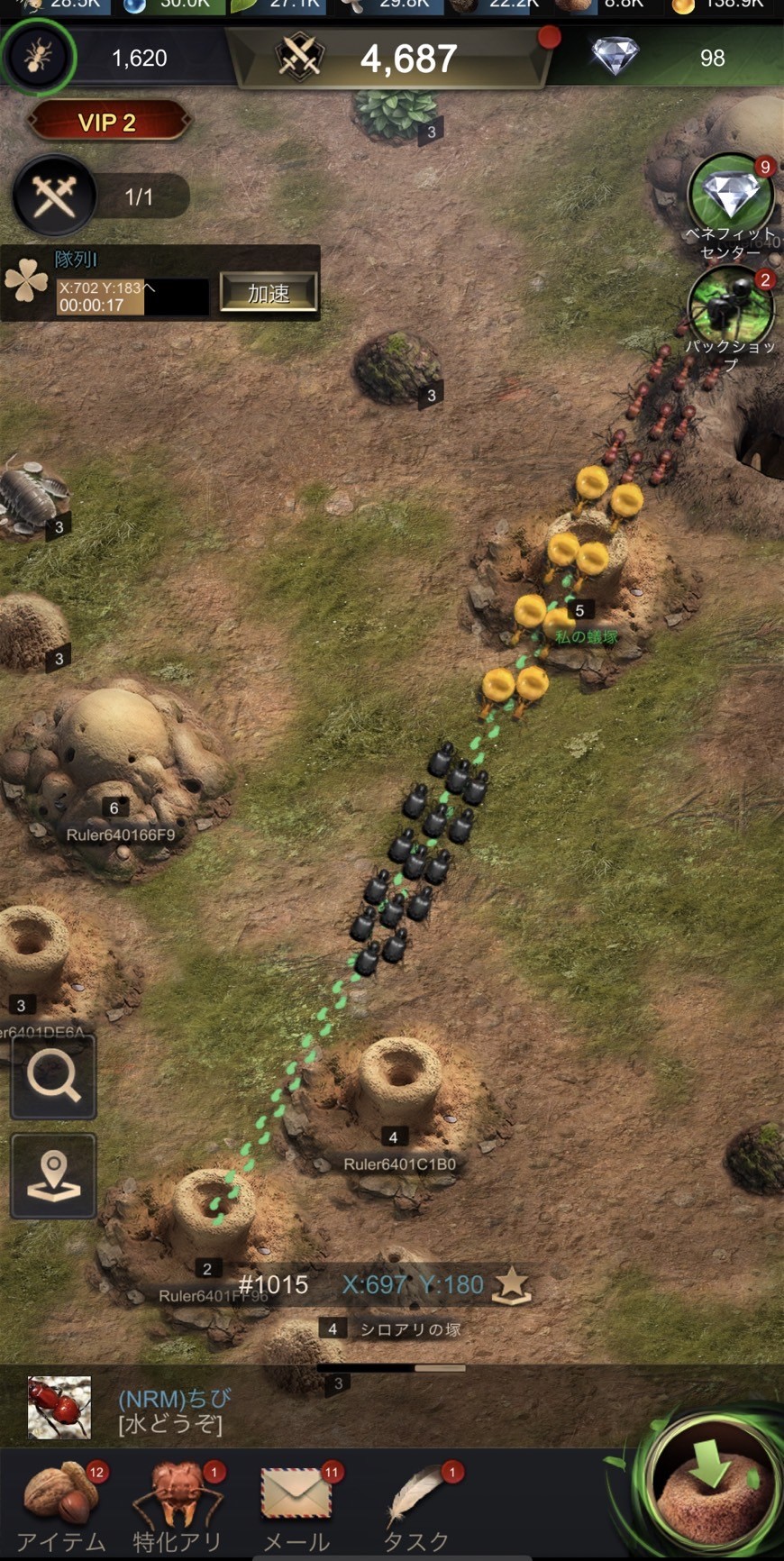The width and height of the screenshot is (784, 1561).
Task: Tap the 加速 speed-up button
Action: click(269, 293)
